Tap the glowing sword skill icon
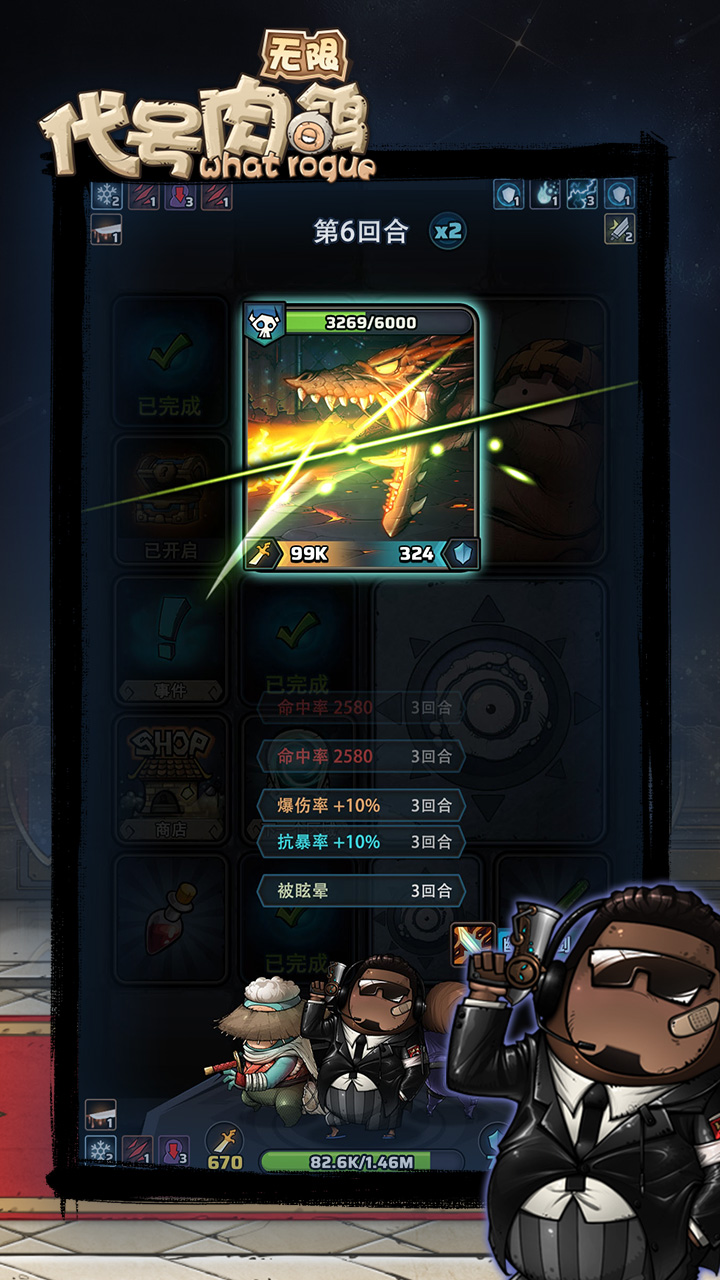720x1280 pixels. pyautogui.click(x=473, y=943)
